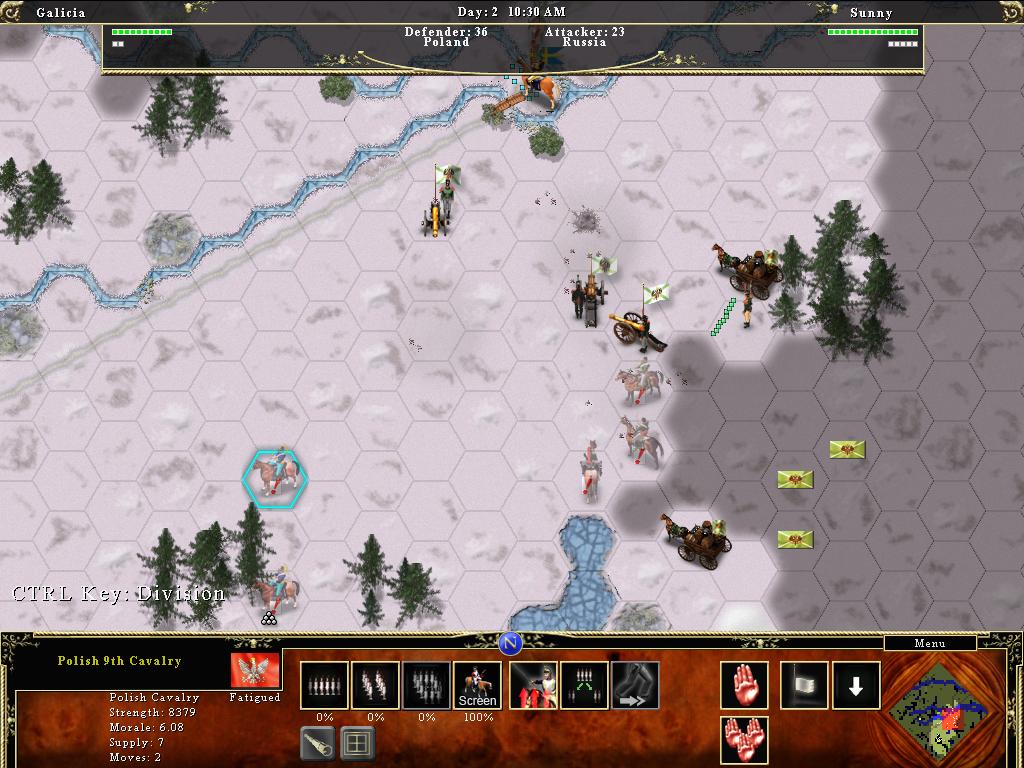This screenshot has height=768, width=1024.
Task: Activate the cavalry Screen formation
Action: click(x=477, y=686)
